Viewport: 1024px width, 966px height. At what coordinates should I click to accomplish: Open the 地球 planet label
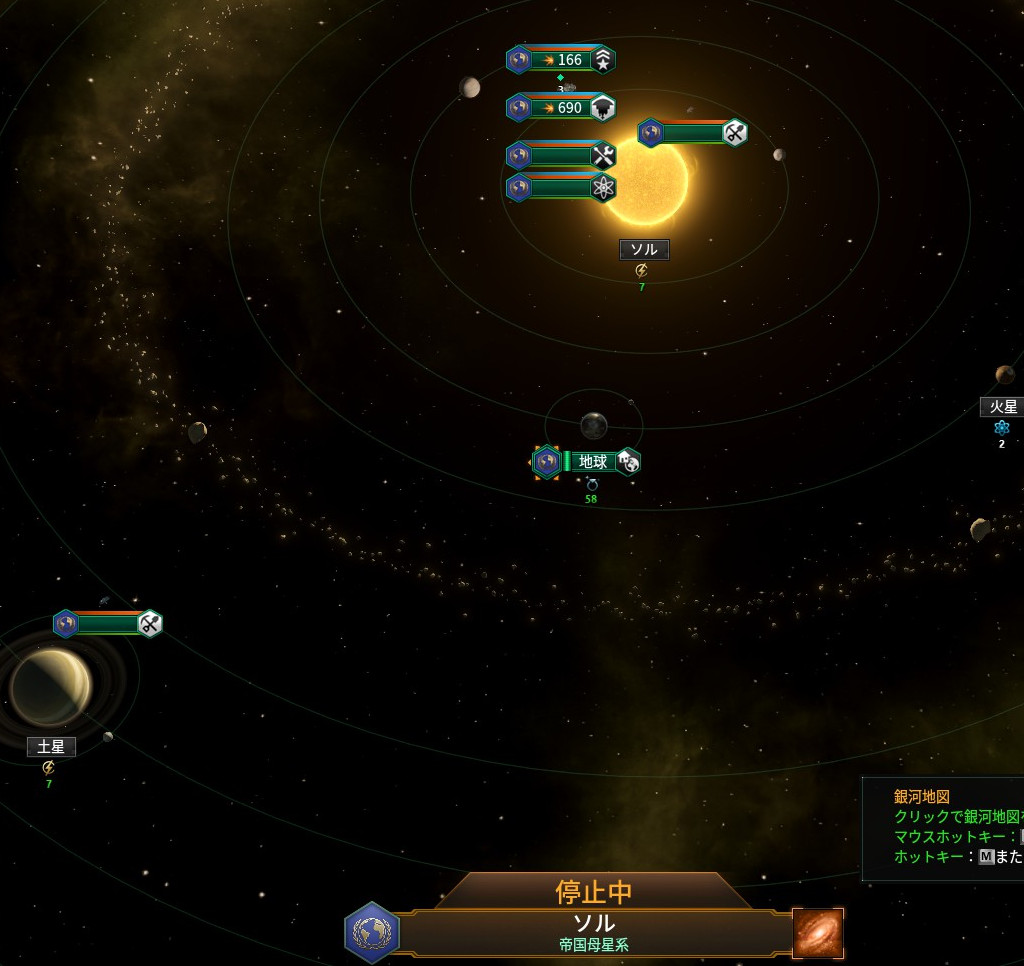593,461
